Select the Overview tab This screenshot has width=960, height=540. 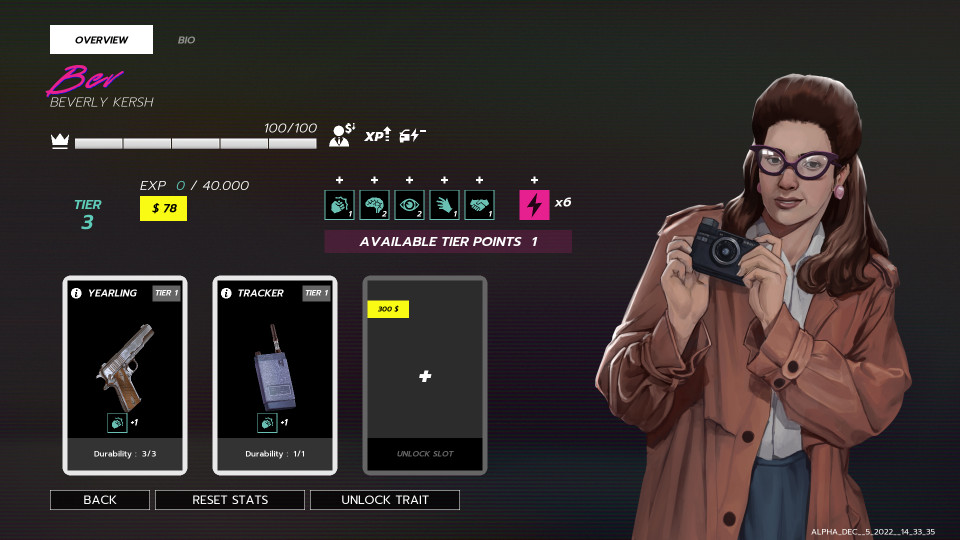(x=101, y=40)
